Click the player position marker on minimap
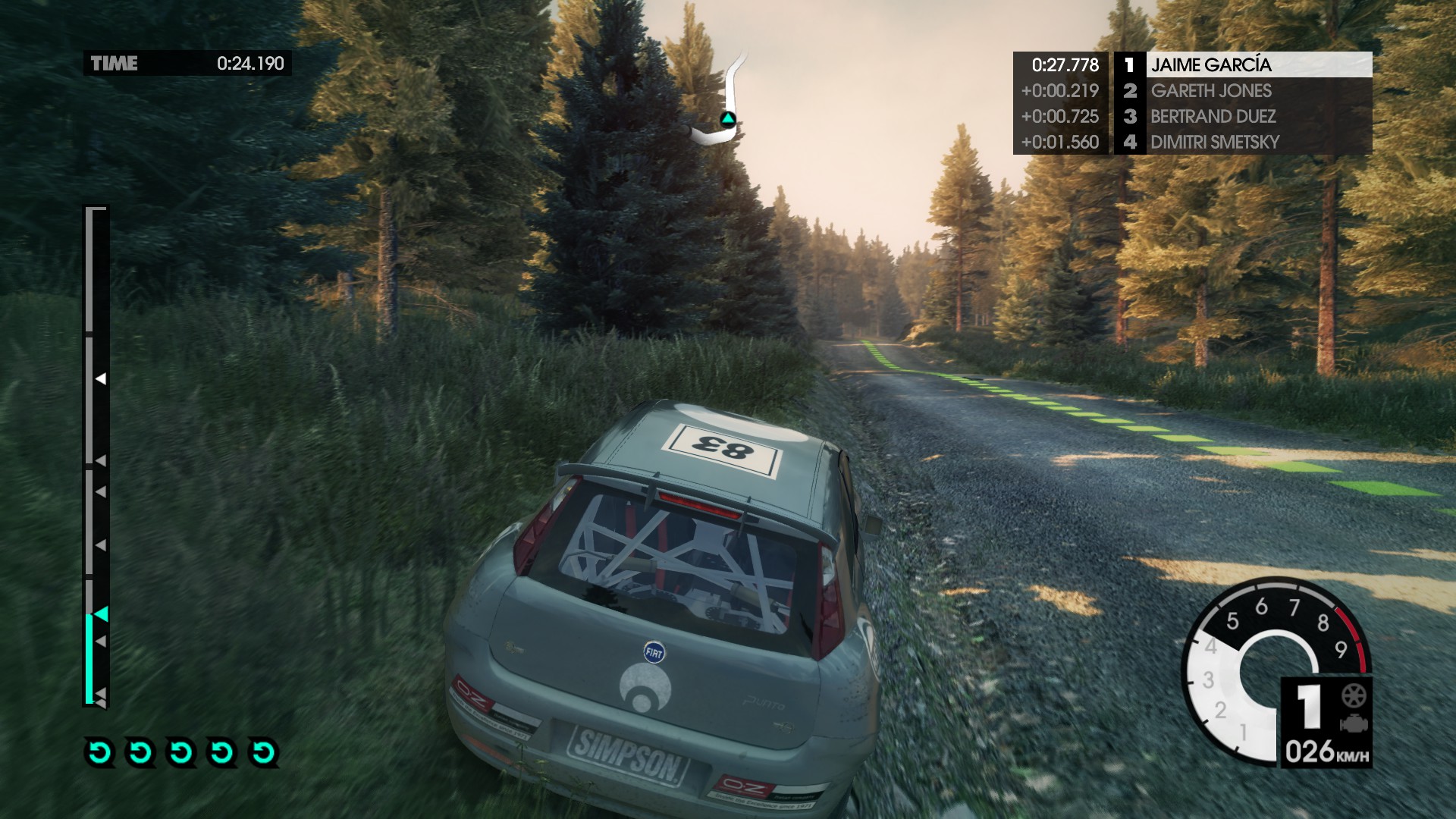This screenshot has width=1456, height=819. pyautogui.click(x=728, y=119)
